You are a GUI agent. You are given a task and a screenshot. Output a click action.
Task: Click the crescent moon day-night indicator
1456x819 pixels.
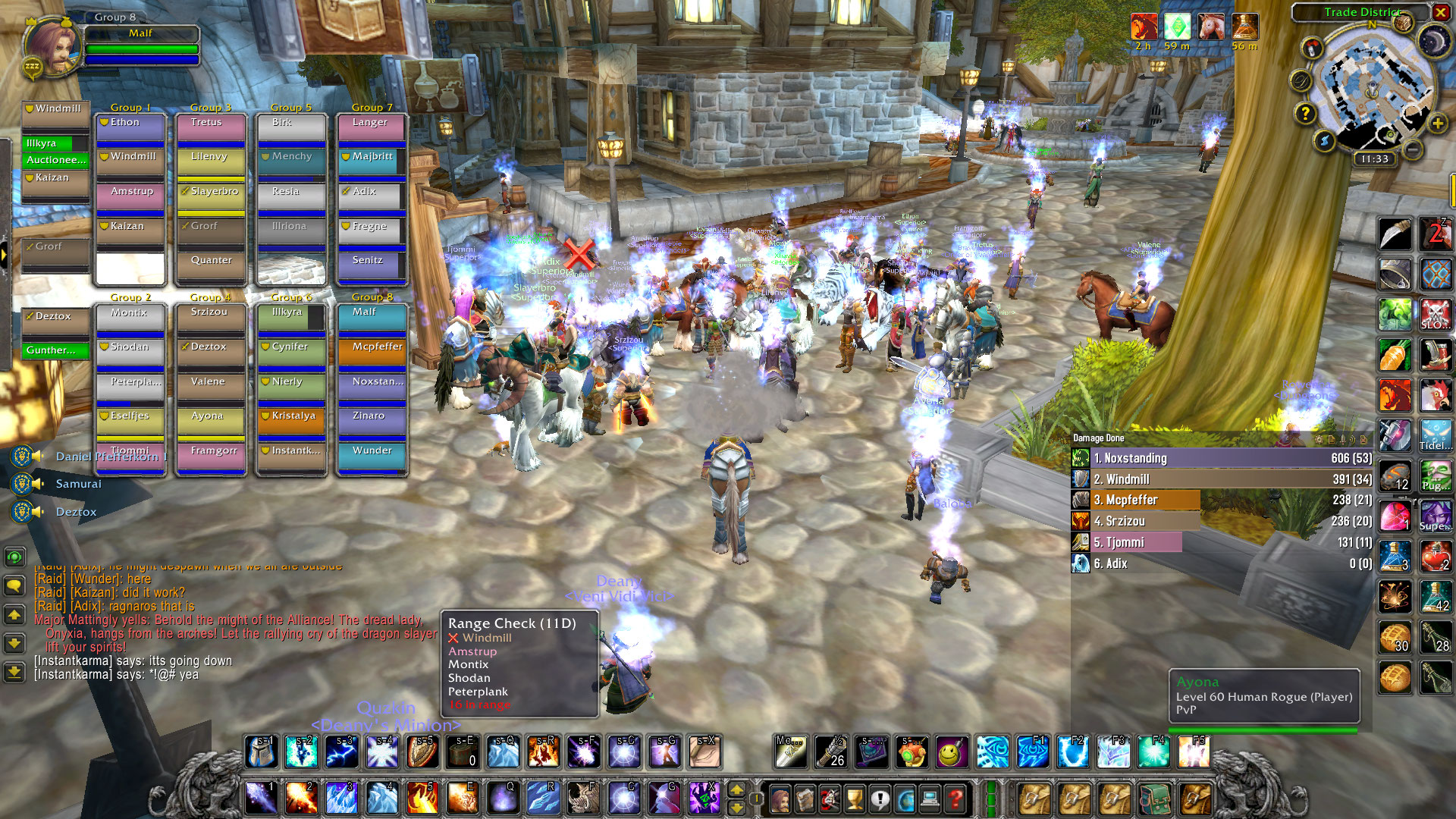pos(1432,41)
